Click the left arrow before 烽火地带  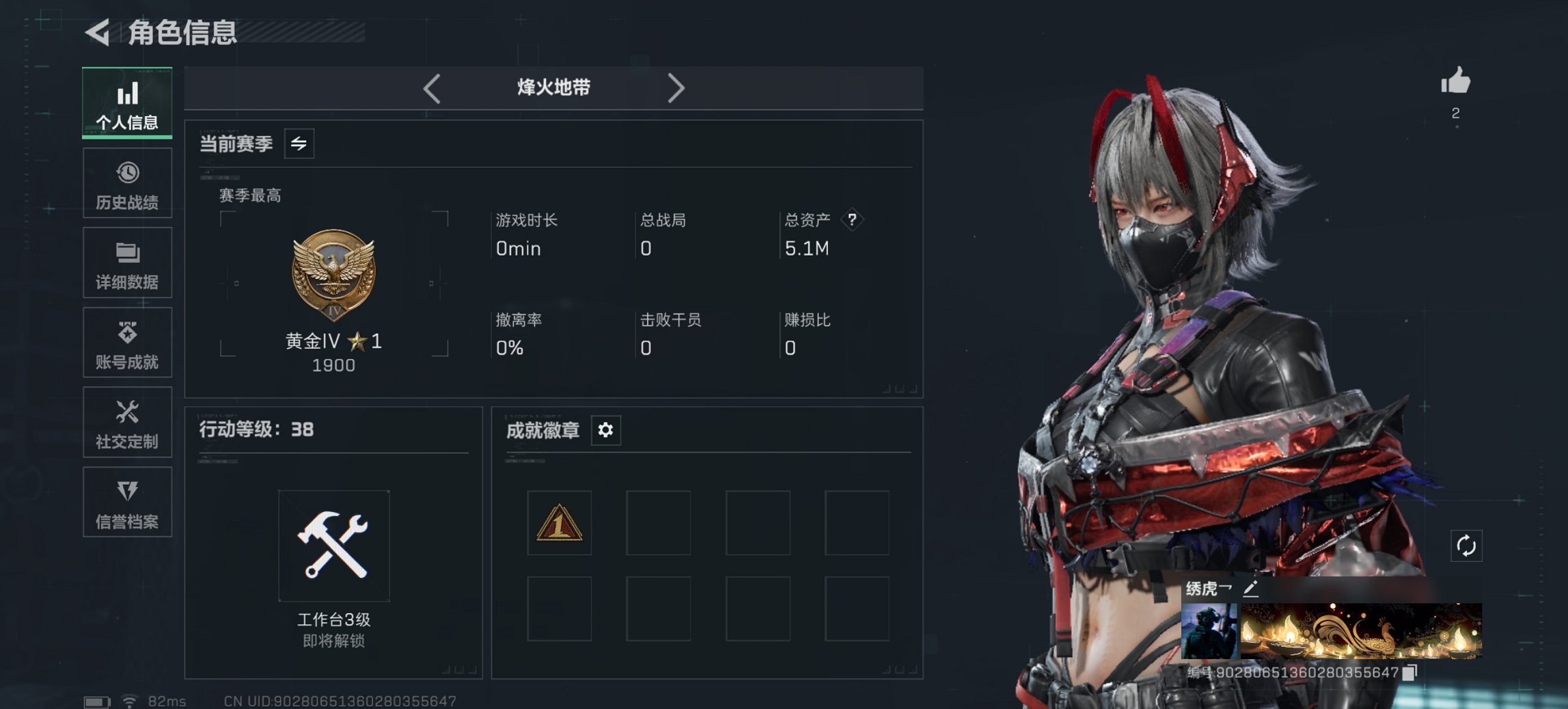click(x=430, y=88)
